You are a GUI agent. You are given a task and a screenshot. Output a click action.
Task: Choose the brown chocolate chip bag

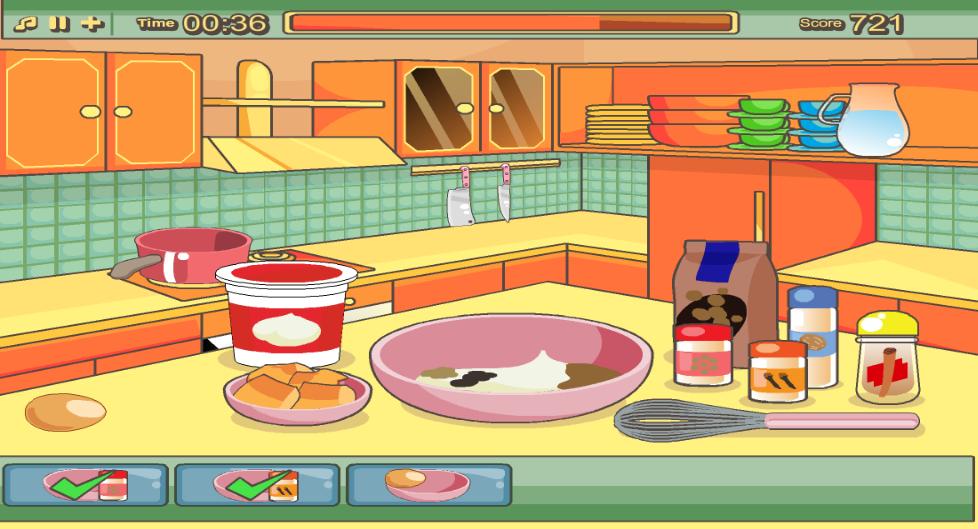726,288
